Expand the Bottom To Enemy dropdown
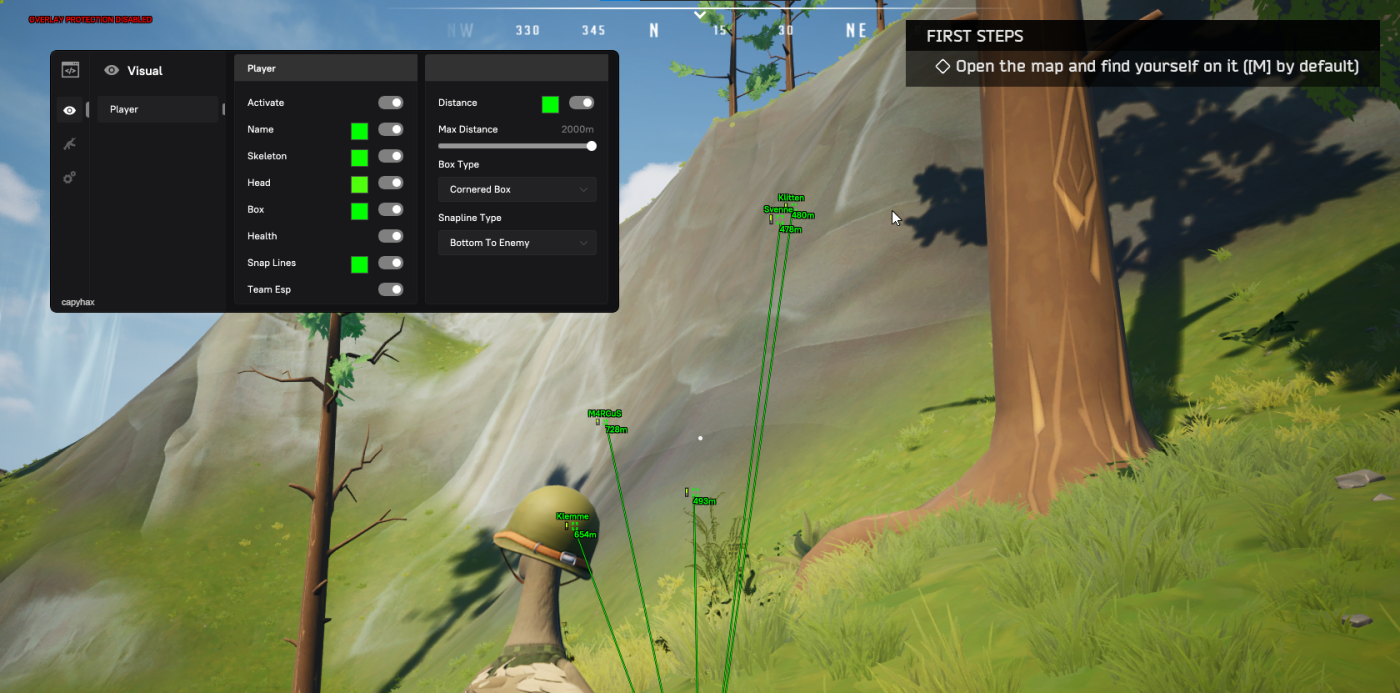The width and height of the screenshot is (1400, 693). tap(517, 243)
